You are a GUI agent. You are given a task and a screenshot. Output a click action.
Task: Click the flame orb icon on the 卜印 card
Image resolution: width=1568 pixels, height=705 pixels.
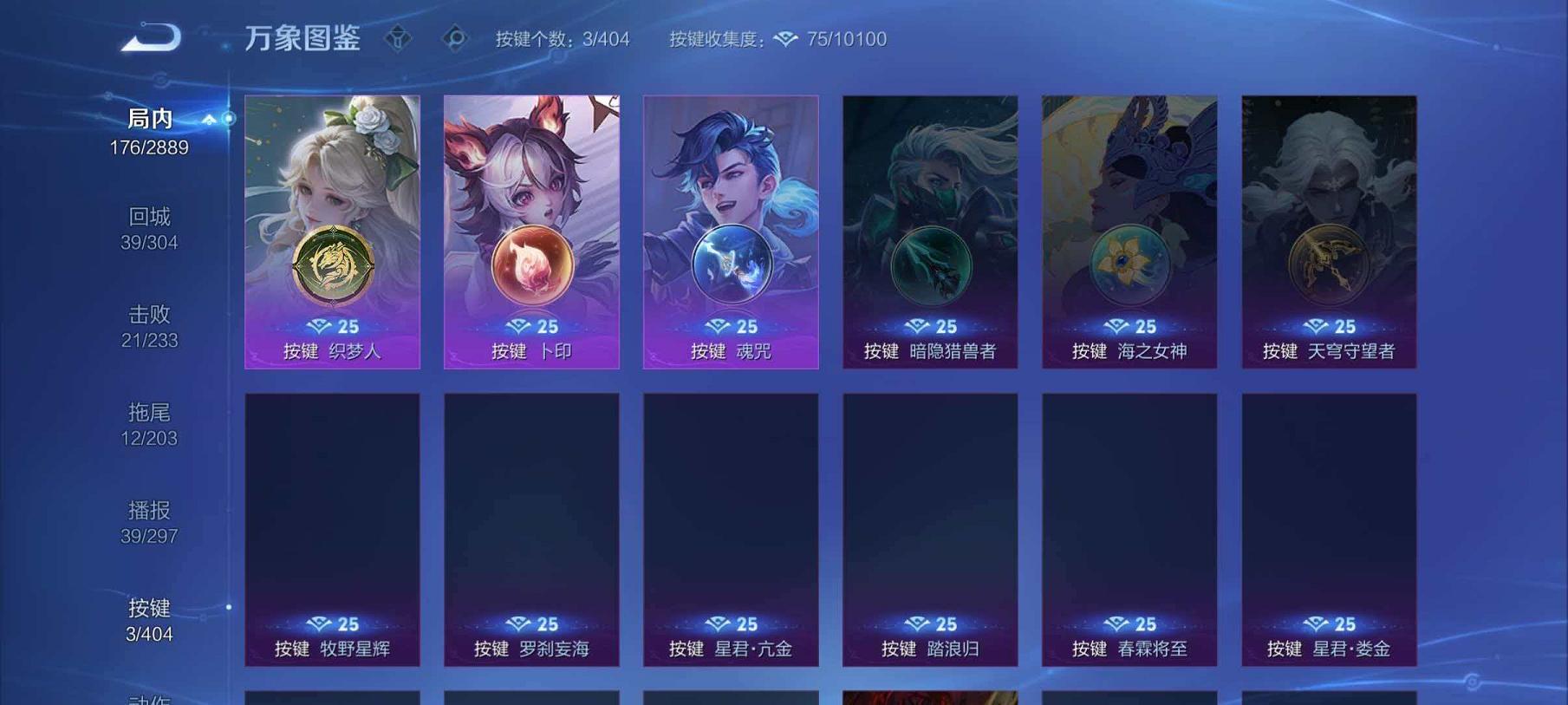pos(531,264)
